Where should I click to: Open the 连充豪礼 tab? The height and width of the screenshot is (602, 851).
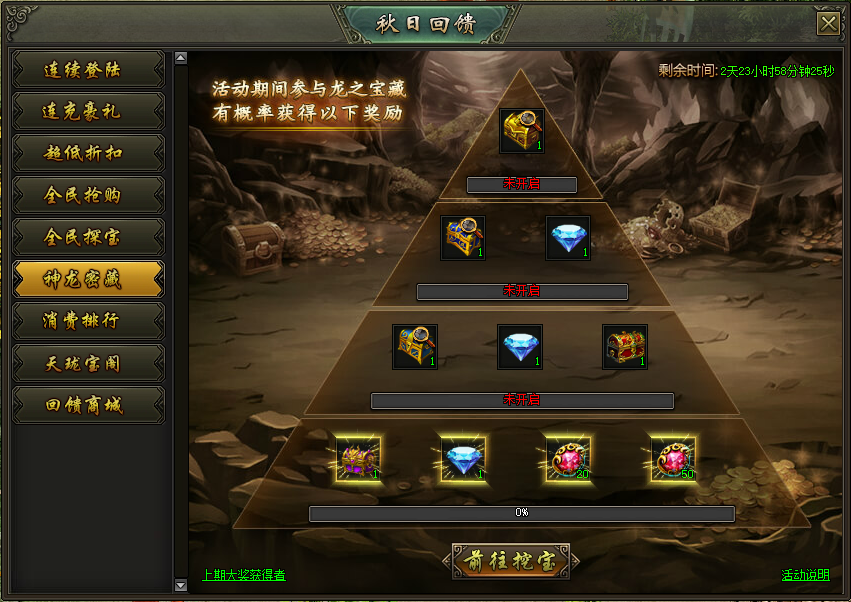coord(88,112)
